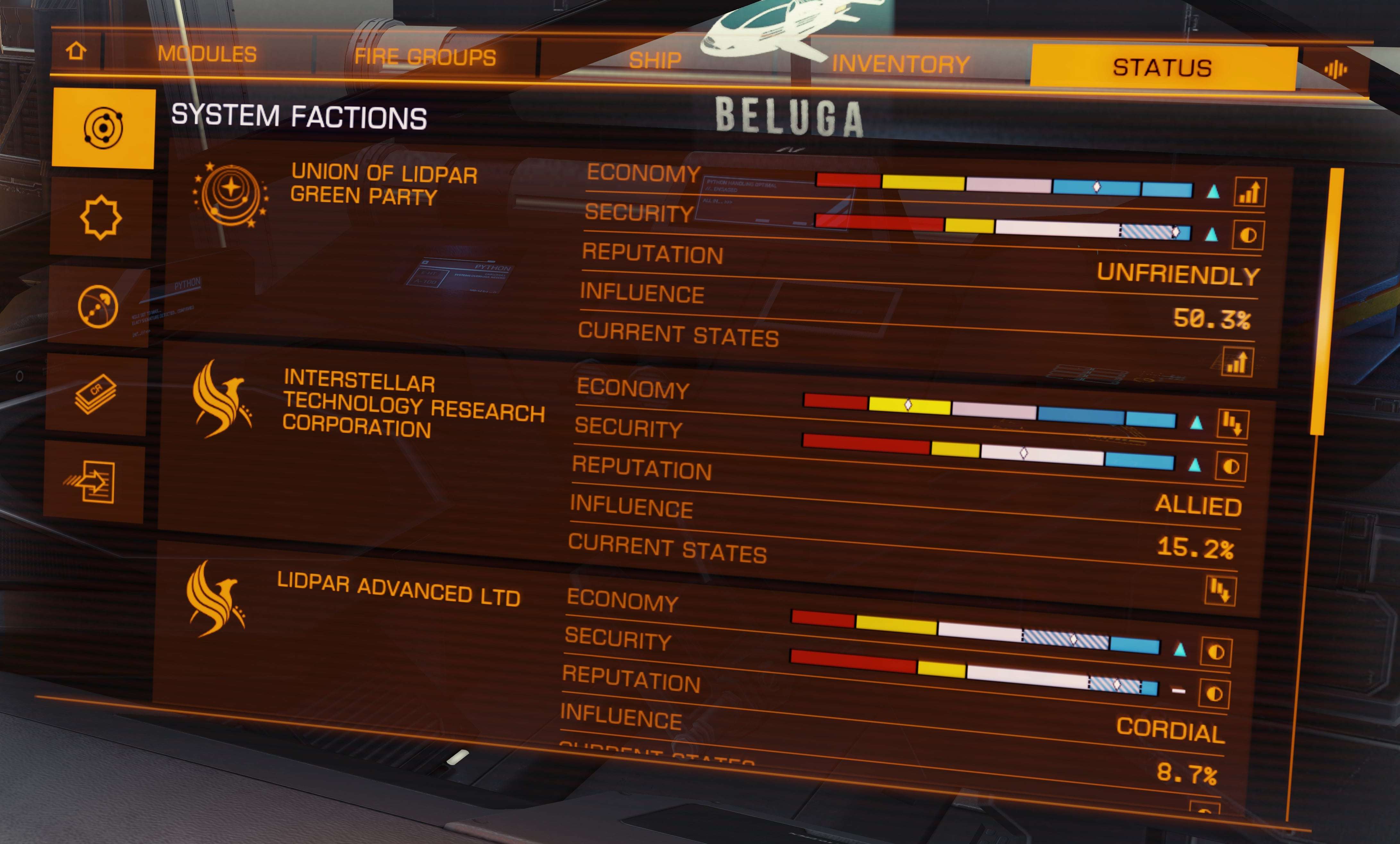Open the eight-pointed star sidebar section
This screenshot has width=1400, height=844.
pos(101,218)
